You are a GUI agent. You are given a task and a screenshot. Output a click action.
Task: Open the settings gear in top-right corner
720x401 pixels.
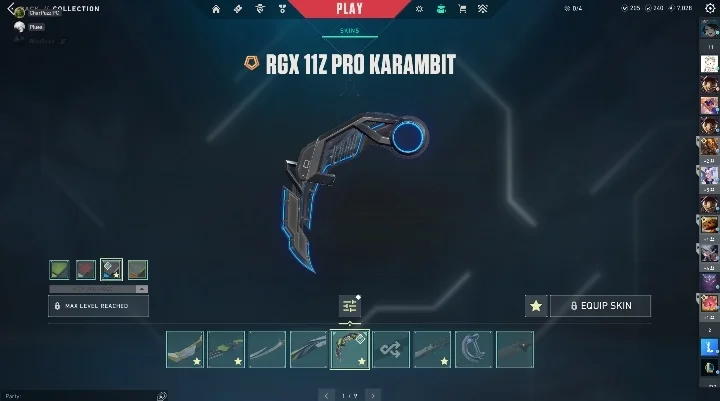pyautogui.click(x=711, y=9)
